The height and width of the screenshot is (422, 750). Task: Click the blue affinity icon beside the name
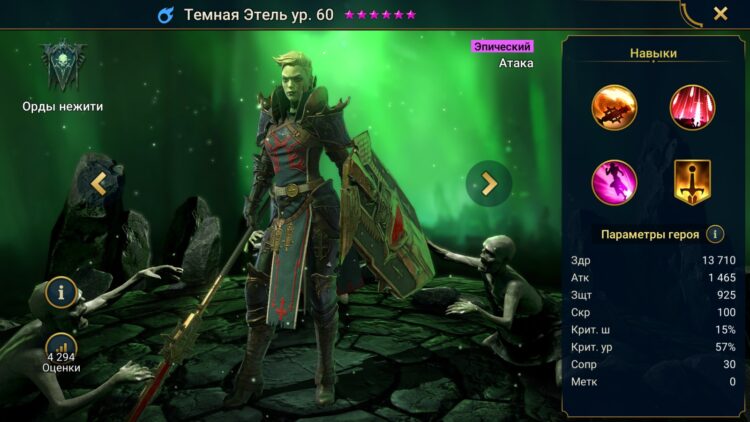(166, 15)
